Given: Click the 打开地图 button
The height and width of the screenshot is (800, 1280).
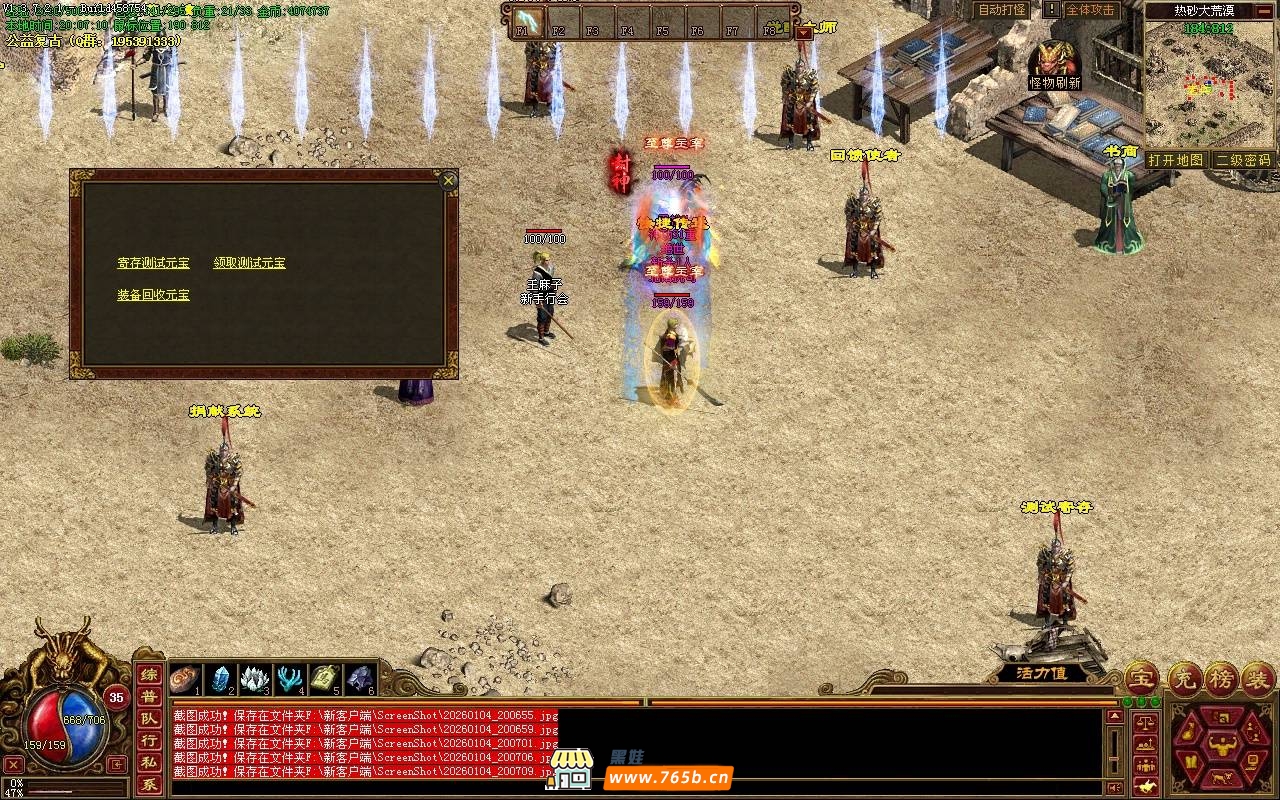Looking at the screenshot, I should (1175, 160).
